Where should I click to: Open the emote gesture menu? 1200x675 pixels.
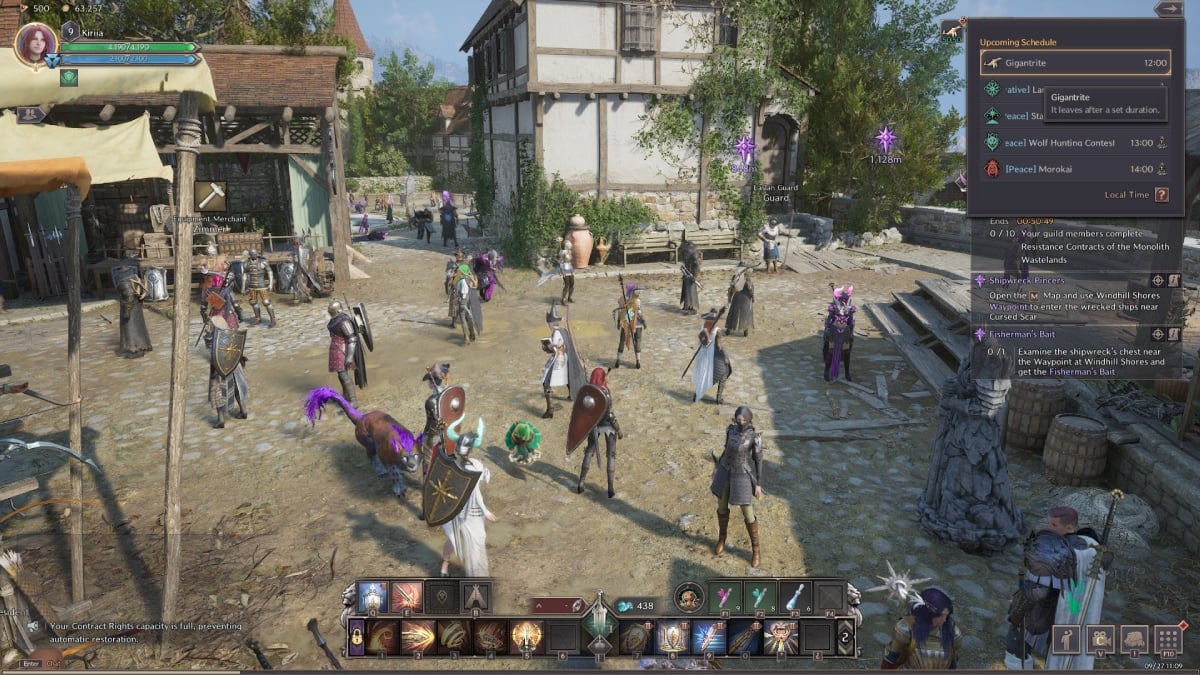pos(1066,639)
